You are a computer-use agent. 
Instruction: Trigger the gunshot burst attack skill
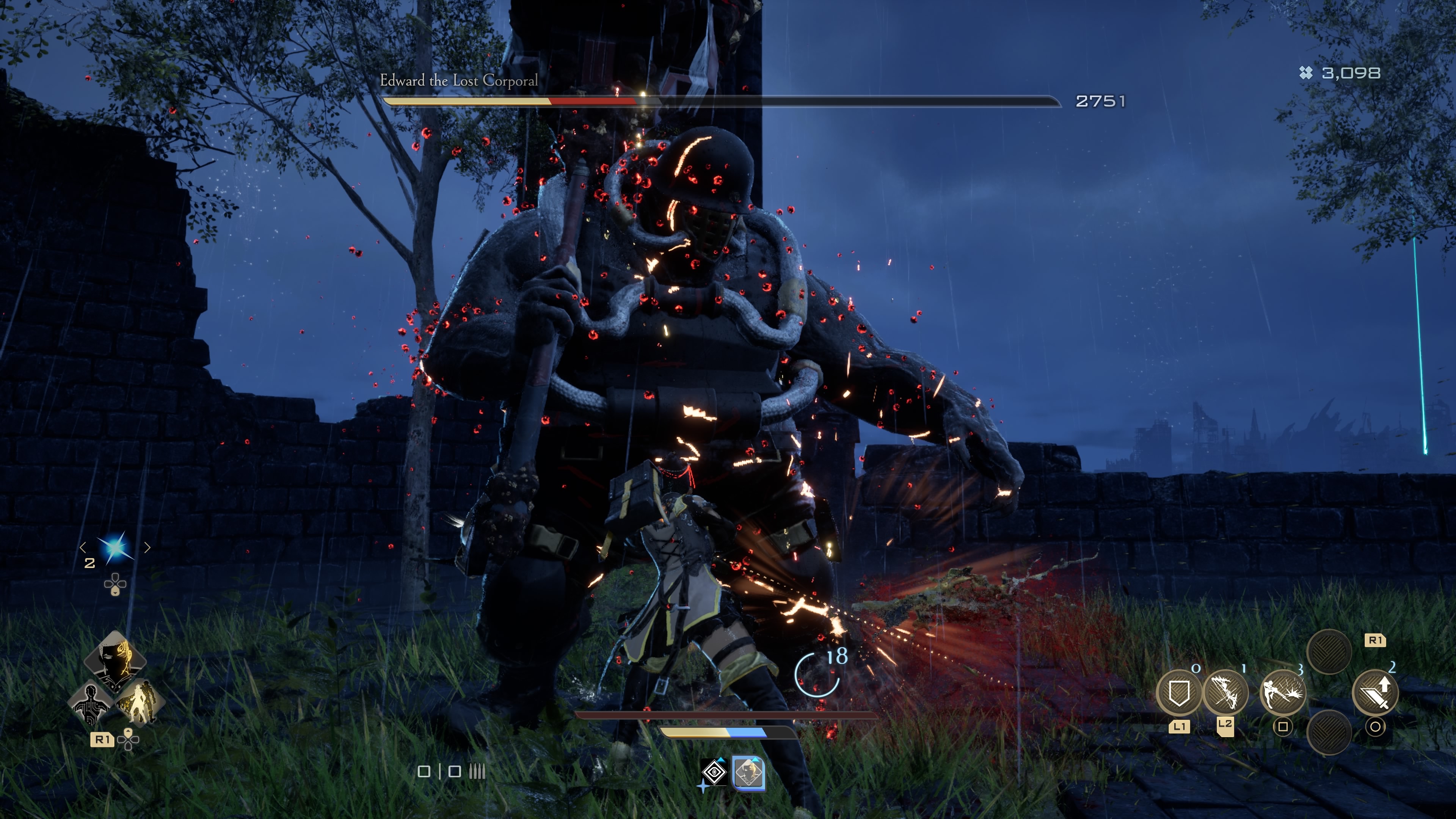coord(1282,692)
